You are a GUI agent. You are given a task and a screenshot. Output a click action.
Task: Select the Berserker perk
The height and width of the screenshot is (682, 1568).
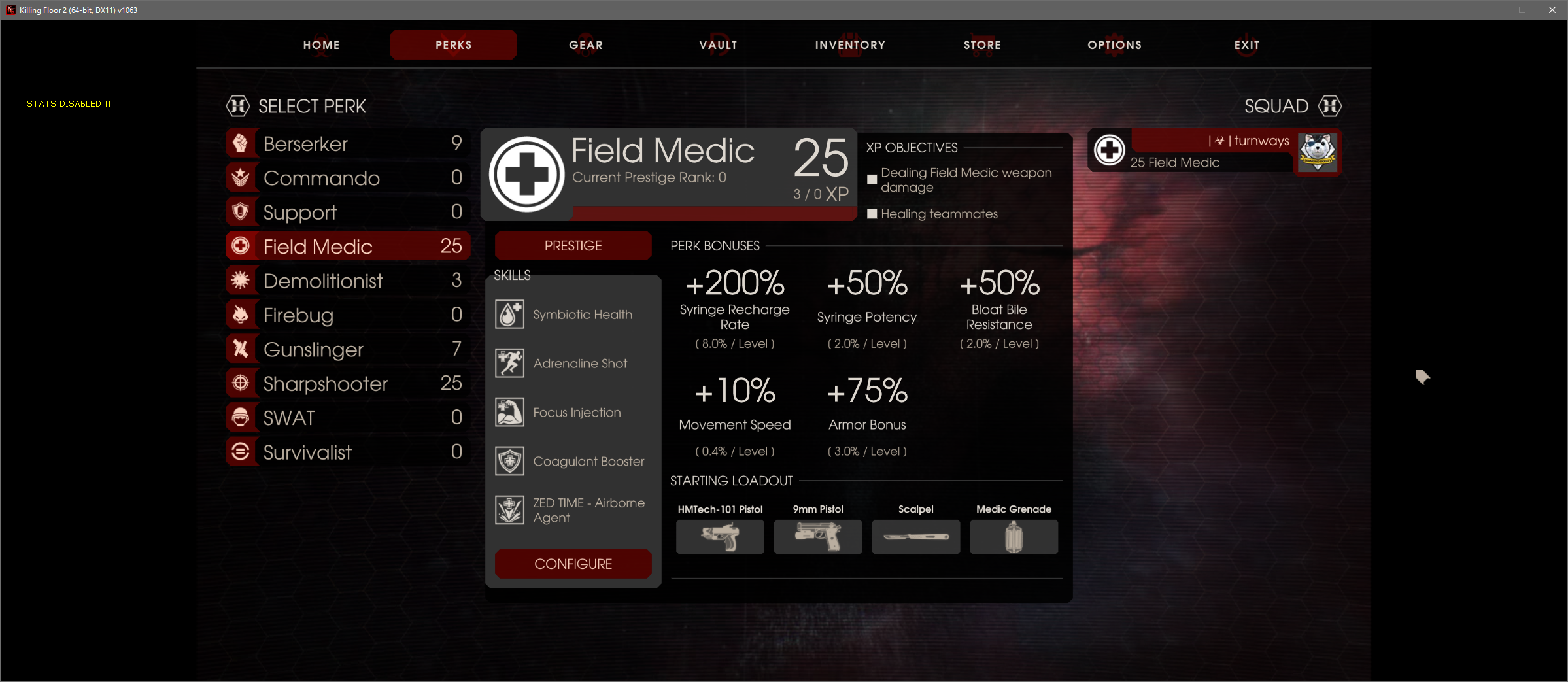pos(347,144)
